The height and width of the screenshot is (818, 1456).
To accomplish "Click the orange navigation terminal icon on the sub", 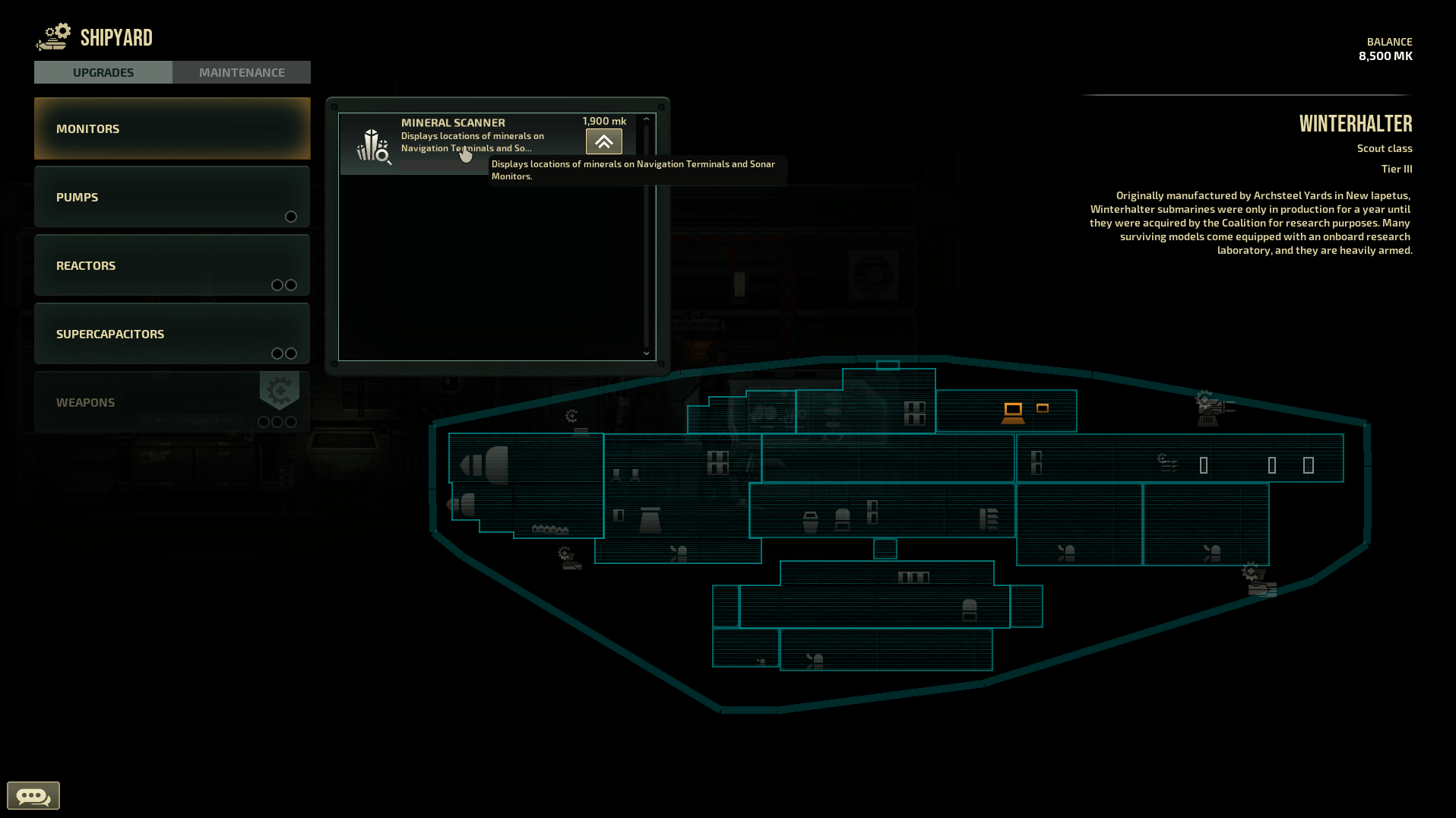I will [1012, 411].
